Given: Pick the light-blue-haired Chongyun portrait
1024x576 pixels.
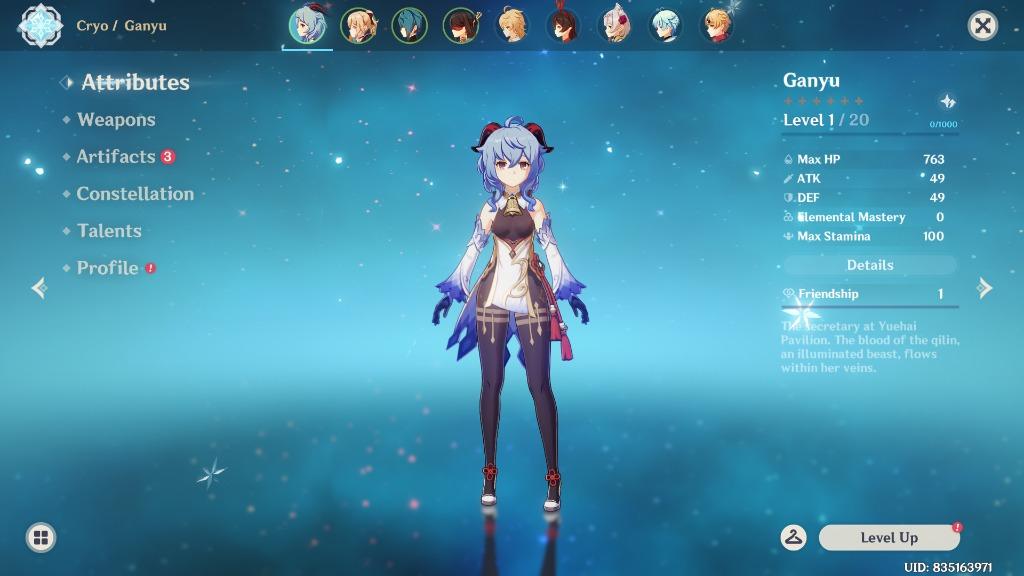Looking at the screenshot, I should (x=665, y=26).
